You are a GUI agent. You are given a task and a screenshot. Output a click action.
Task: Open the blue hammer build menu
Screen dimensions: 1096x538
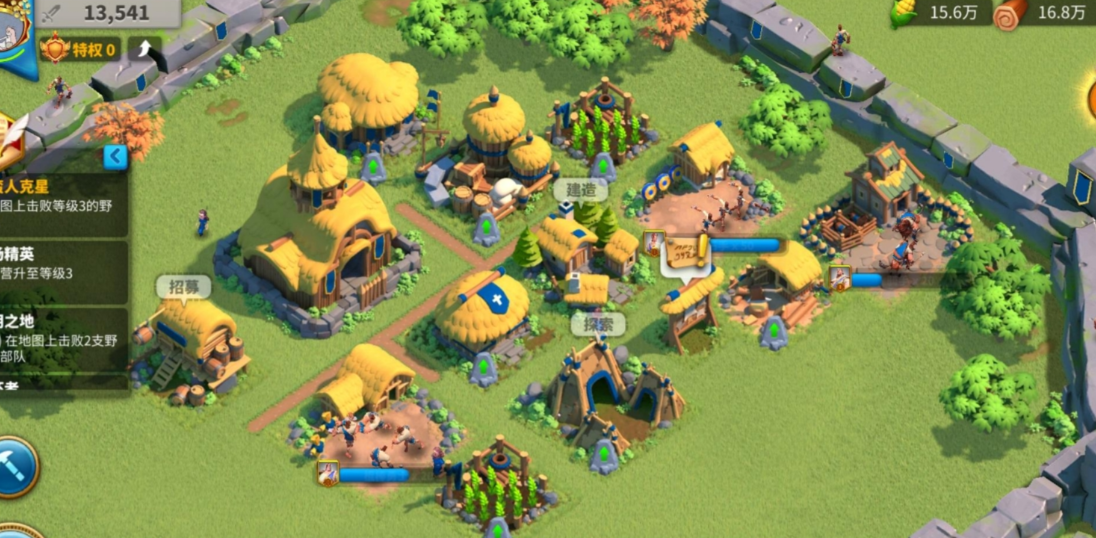pos(14,466)
